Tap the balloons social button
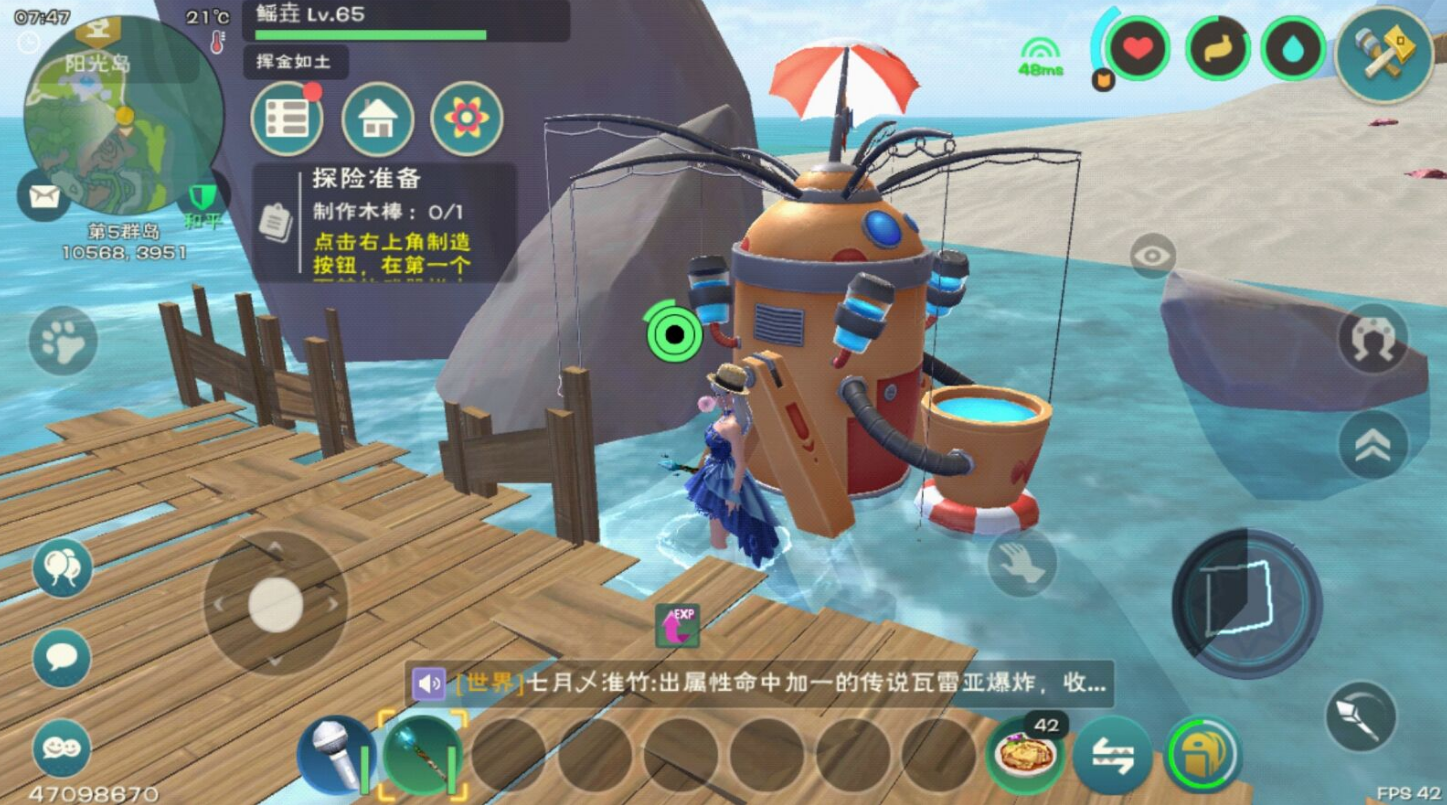The image size is (1447, 805). (x=62, y=568)
